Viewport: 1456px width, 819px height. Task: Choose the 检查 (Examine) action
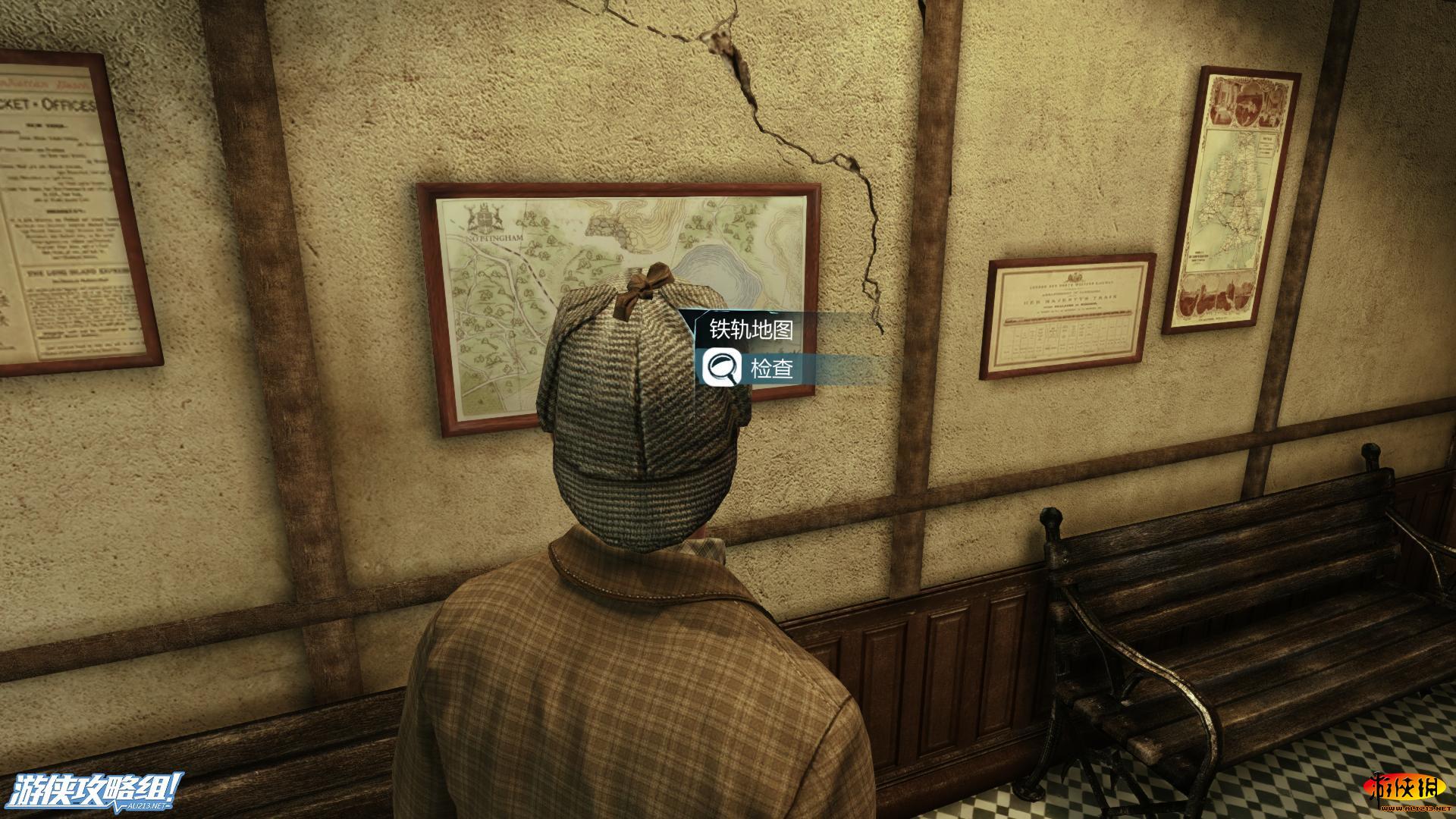tap(770, 369)
